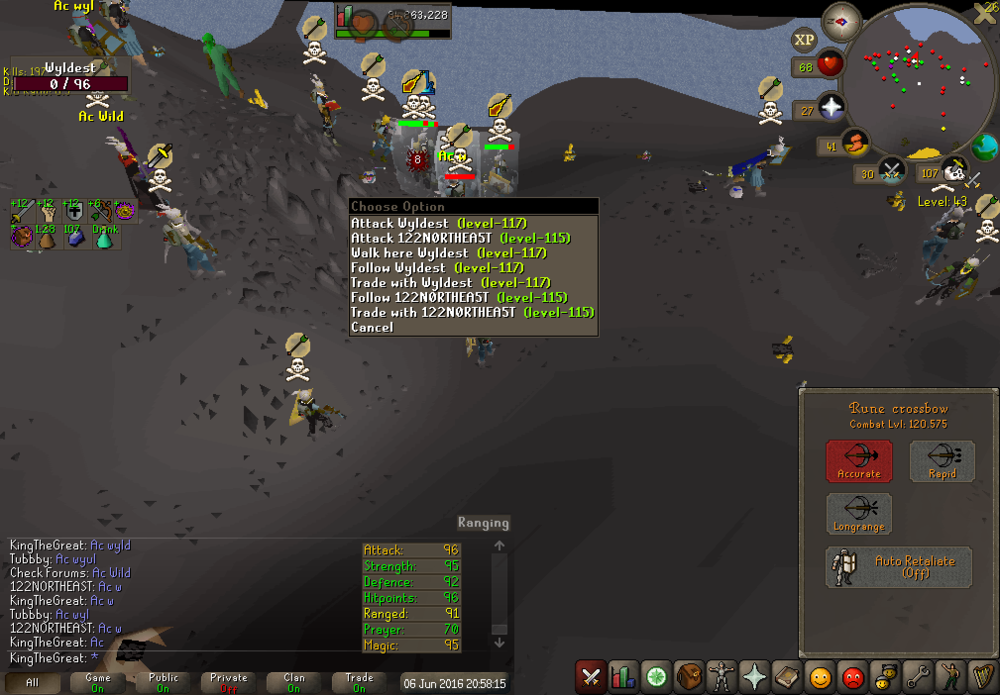This screenshot has width=1000, height=695.
Task: Choose Attack Wyldest from the menu
Action: point(438,223)
